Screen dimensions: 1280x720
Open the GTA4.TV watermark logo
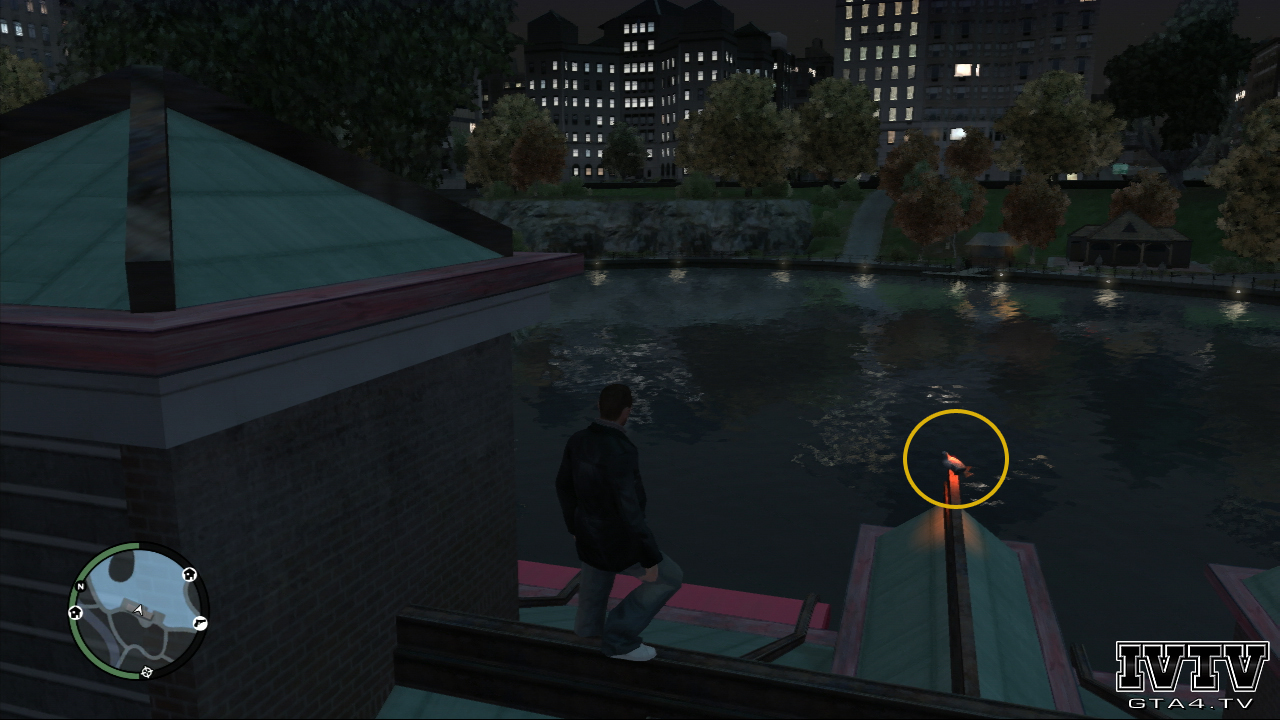point(1192,676)
